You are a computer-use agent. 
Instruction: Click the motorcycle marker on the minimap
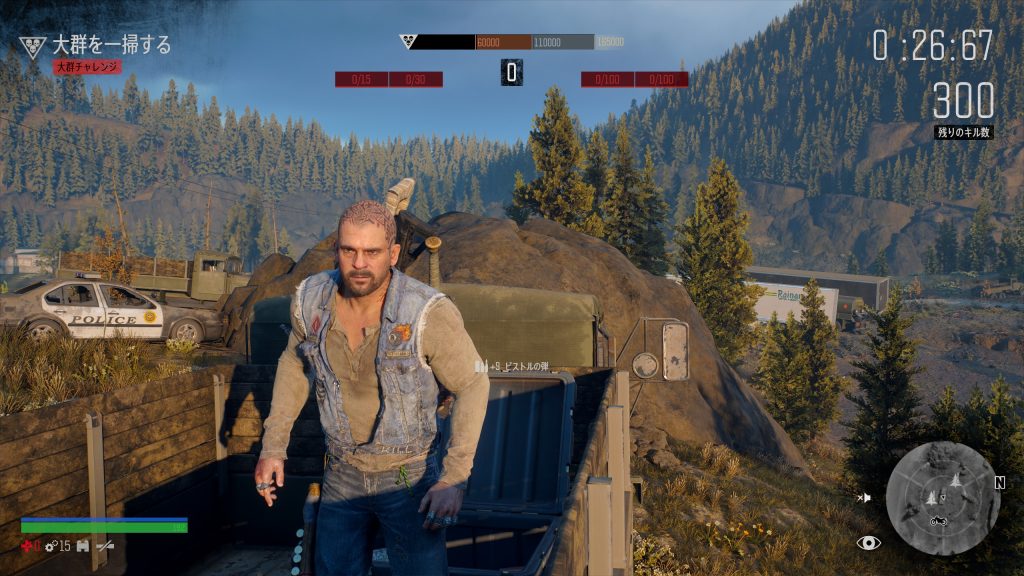click(x=939, y=521)
